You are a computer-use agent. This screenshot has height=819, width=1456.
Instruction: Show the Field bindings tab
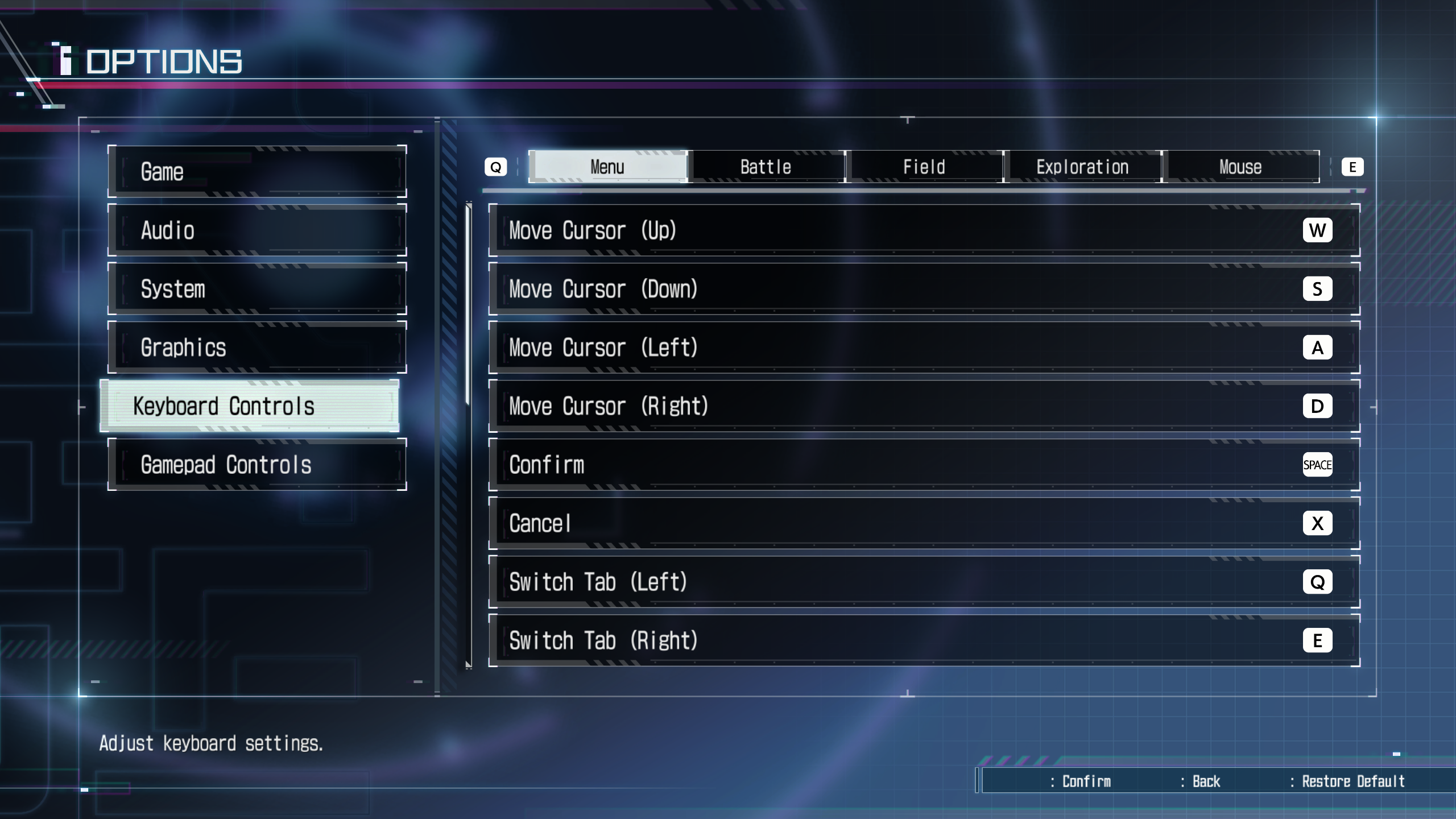click(924, 167)
